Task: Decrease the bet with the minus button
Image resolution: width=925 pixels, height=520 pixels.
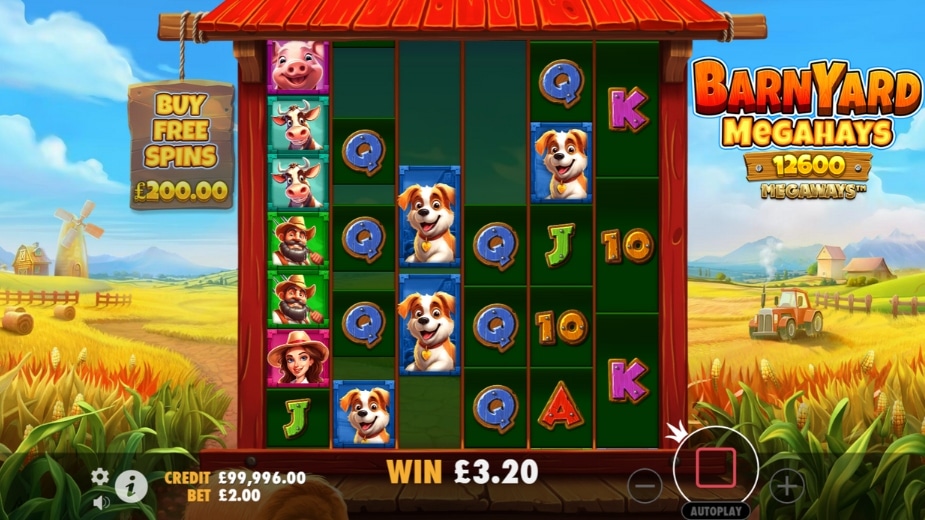Action: coord(646,486)
